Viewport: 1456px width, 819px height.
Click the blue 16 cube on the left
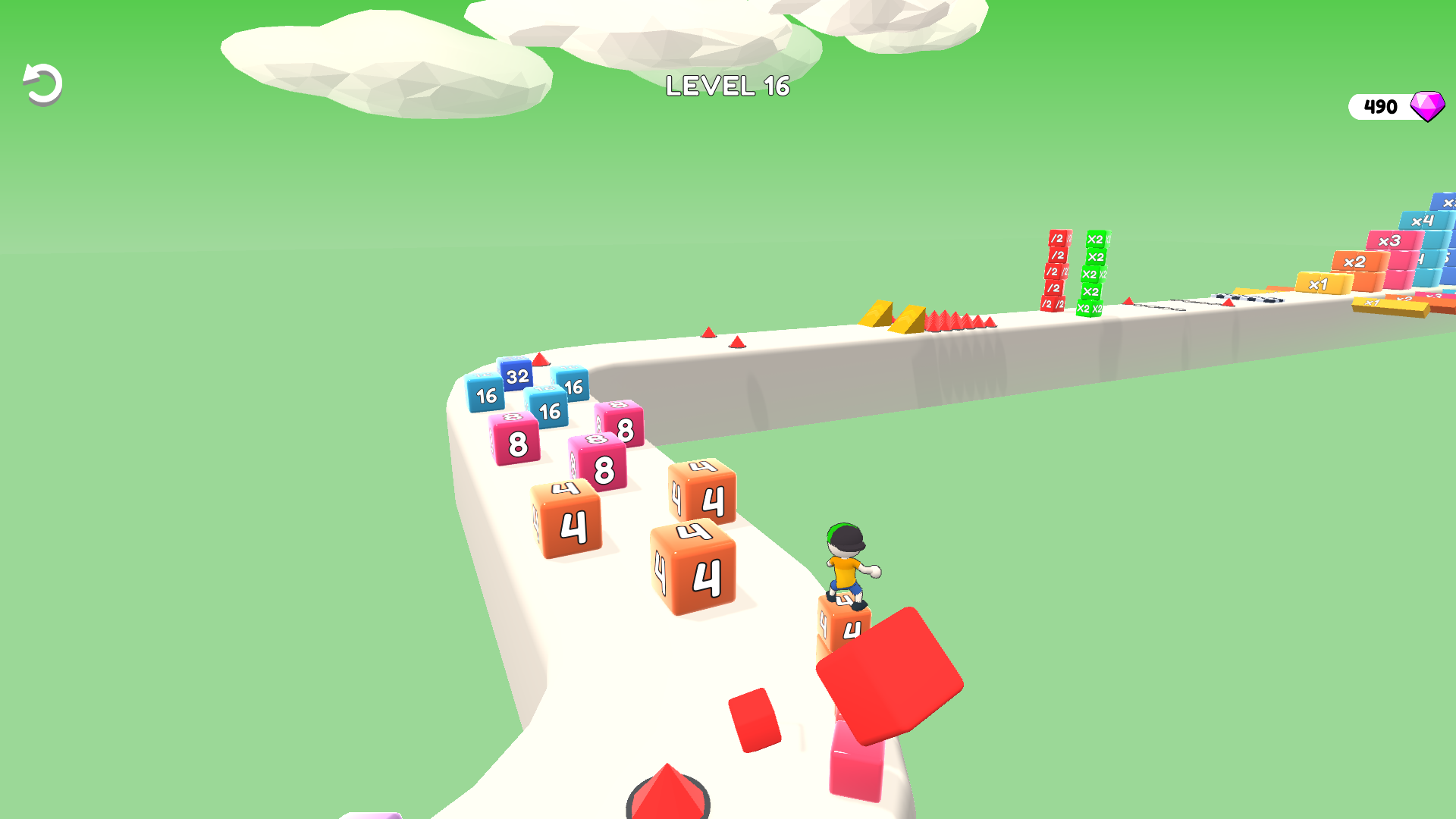pyautogui.click(x=484, y=395)
